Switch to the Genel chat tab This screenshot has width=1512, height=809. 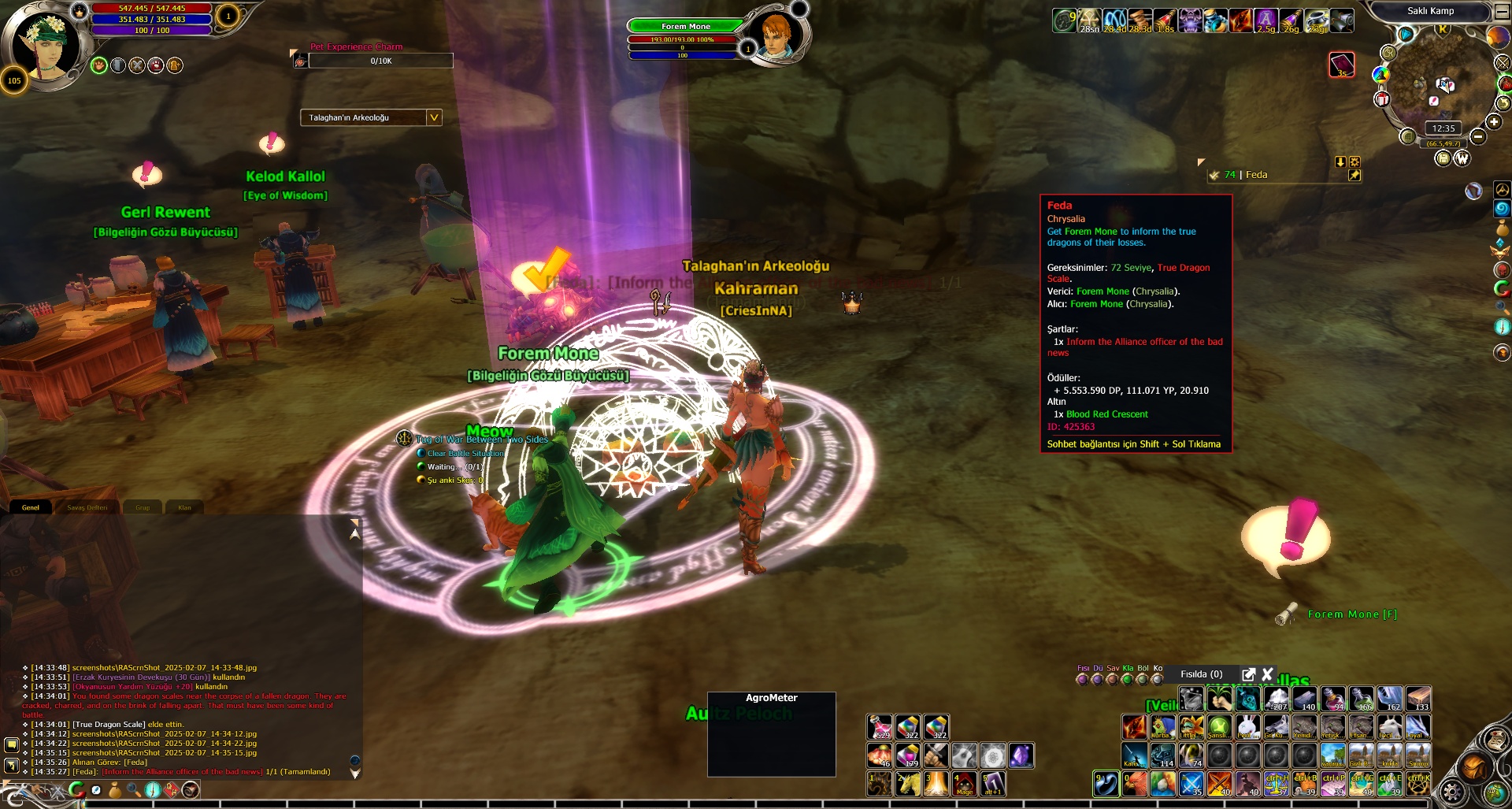pyautogui.click(x=31, y=507)
